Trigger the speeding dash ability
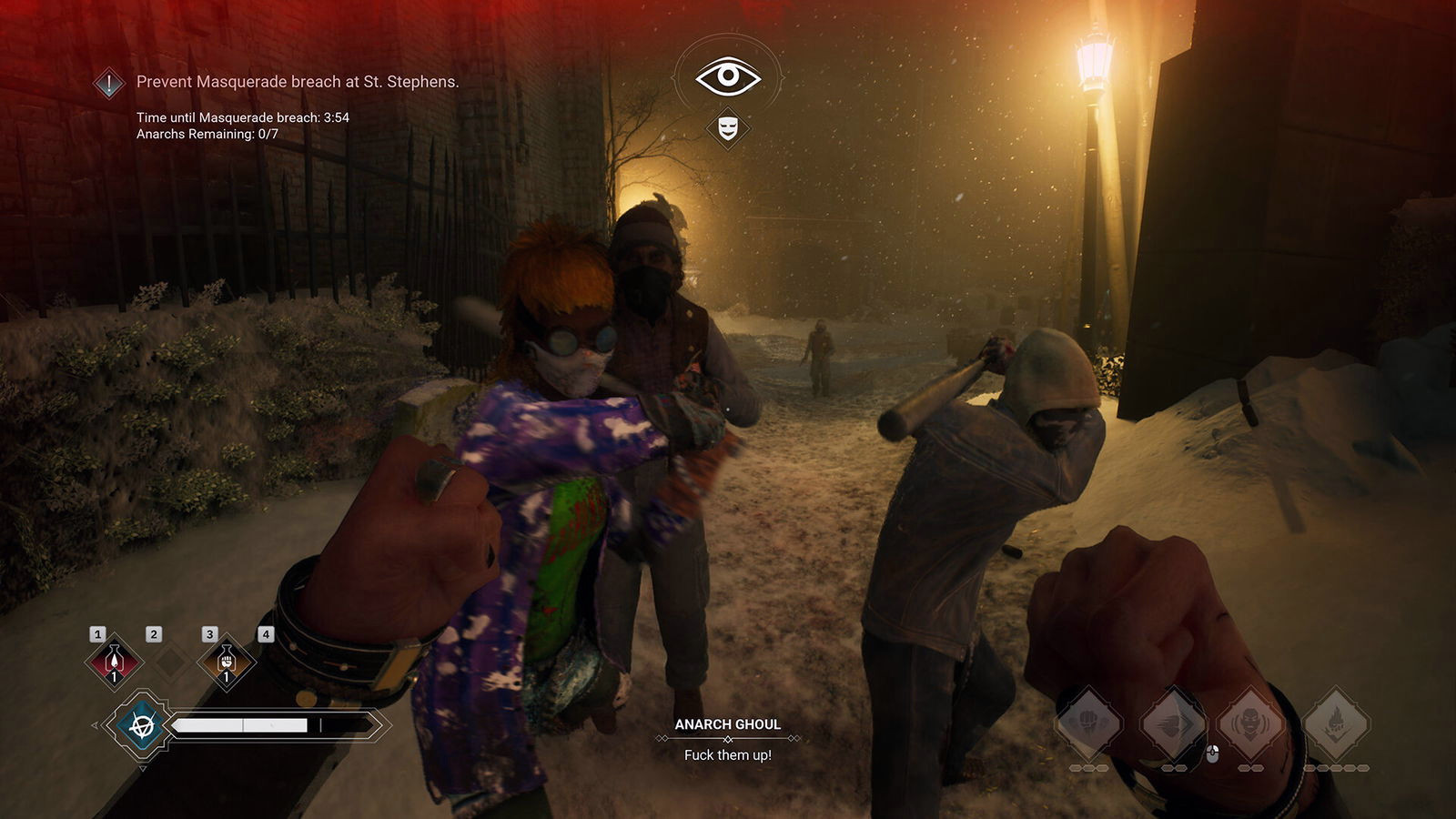This screenshot has width=1456, height=819. point(1173,723)
